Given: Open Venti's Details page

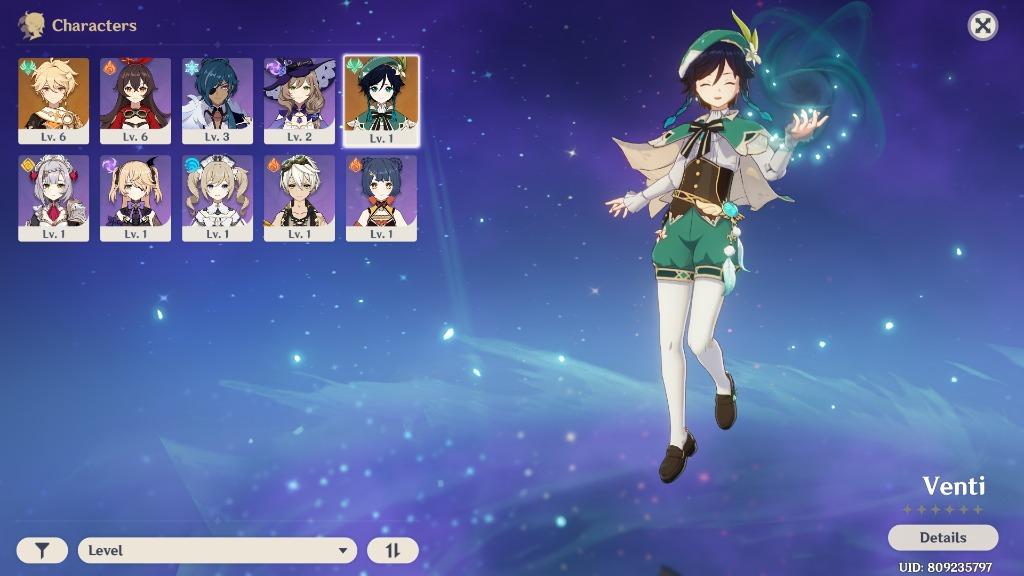Looking at the screenshot, I should pos(942,537).
